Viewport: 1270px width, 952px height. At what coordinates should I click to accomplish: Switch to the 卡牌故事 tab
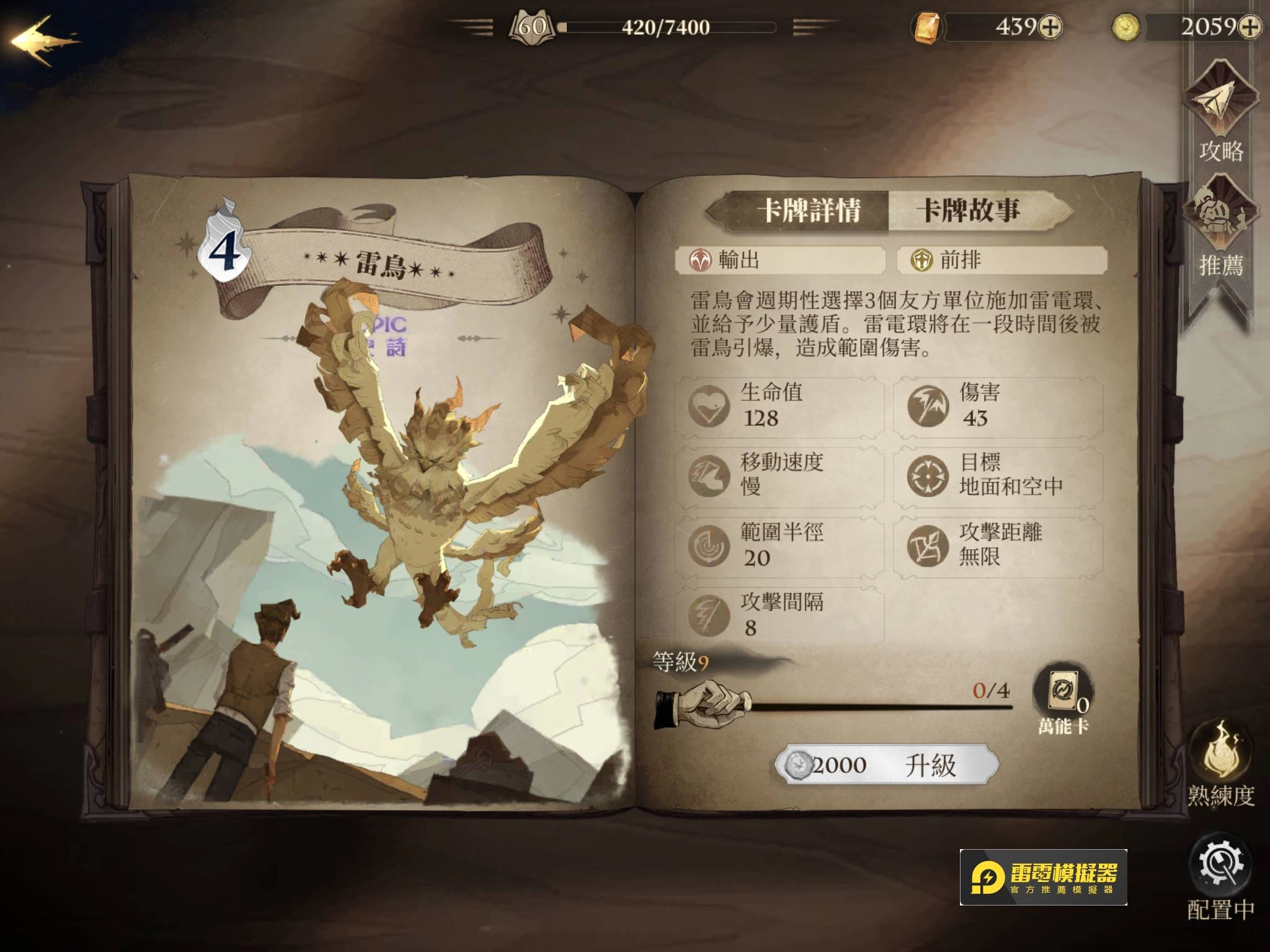tap(969, 211)
